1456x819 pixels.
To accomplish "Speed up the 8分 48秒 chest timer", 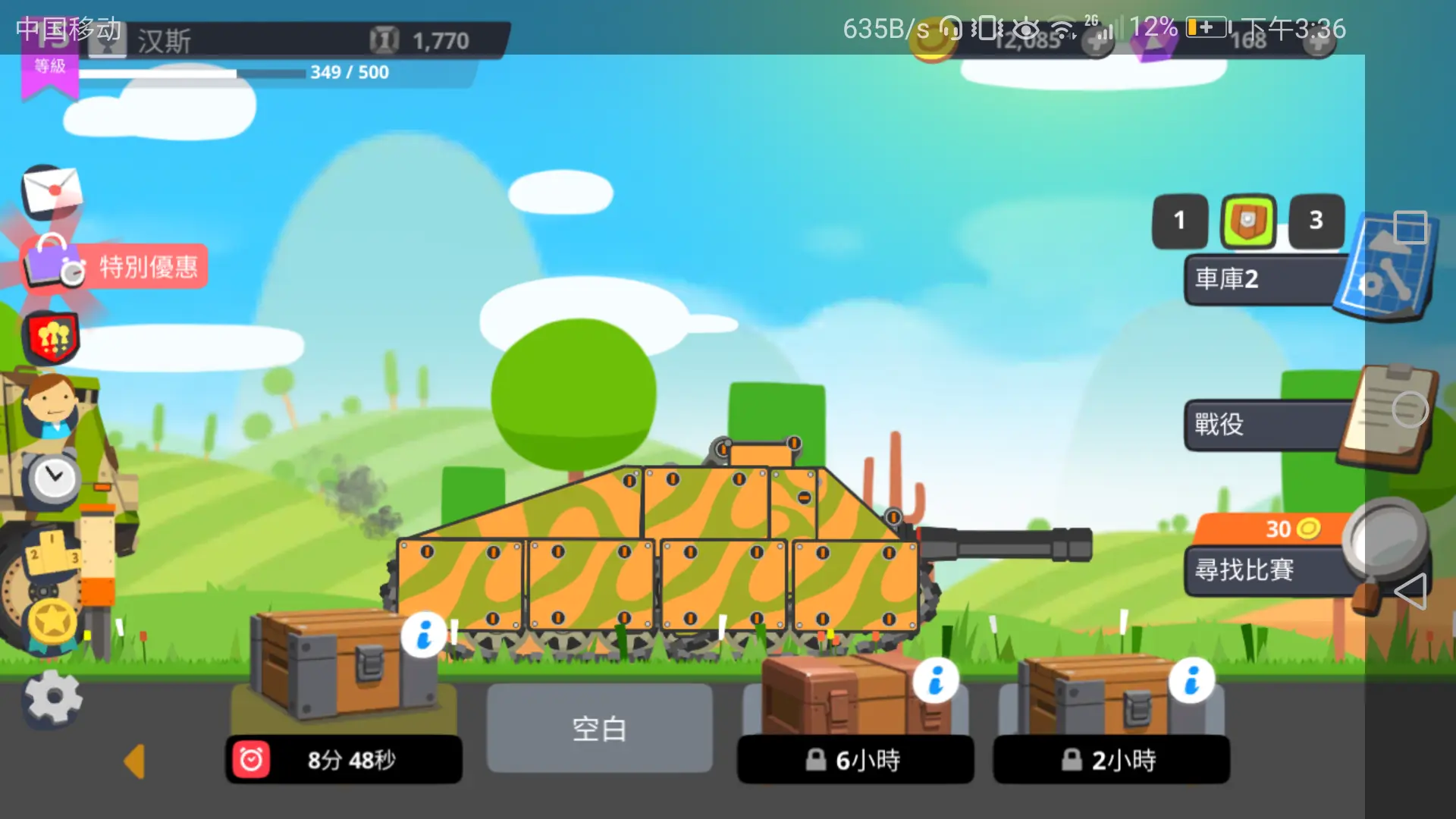I will pos(344,759).
